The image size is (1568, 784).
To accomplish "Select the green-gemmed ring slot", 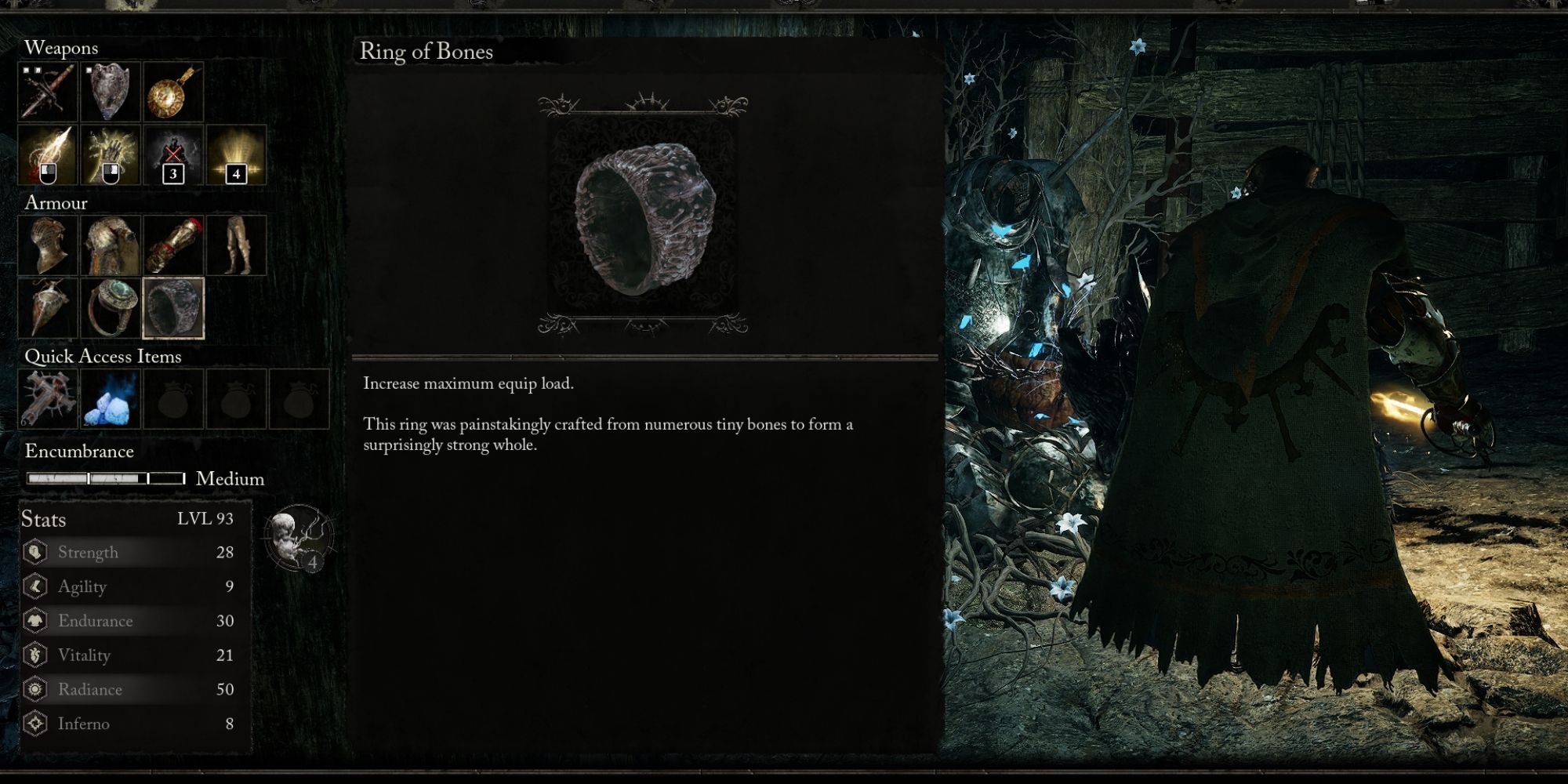I will 110,307.
